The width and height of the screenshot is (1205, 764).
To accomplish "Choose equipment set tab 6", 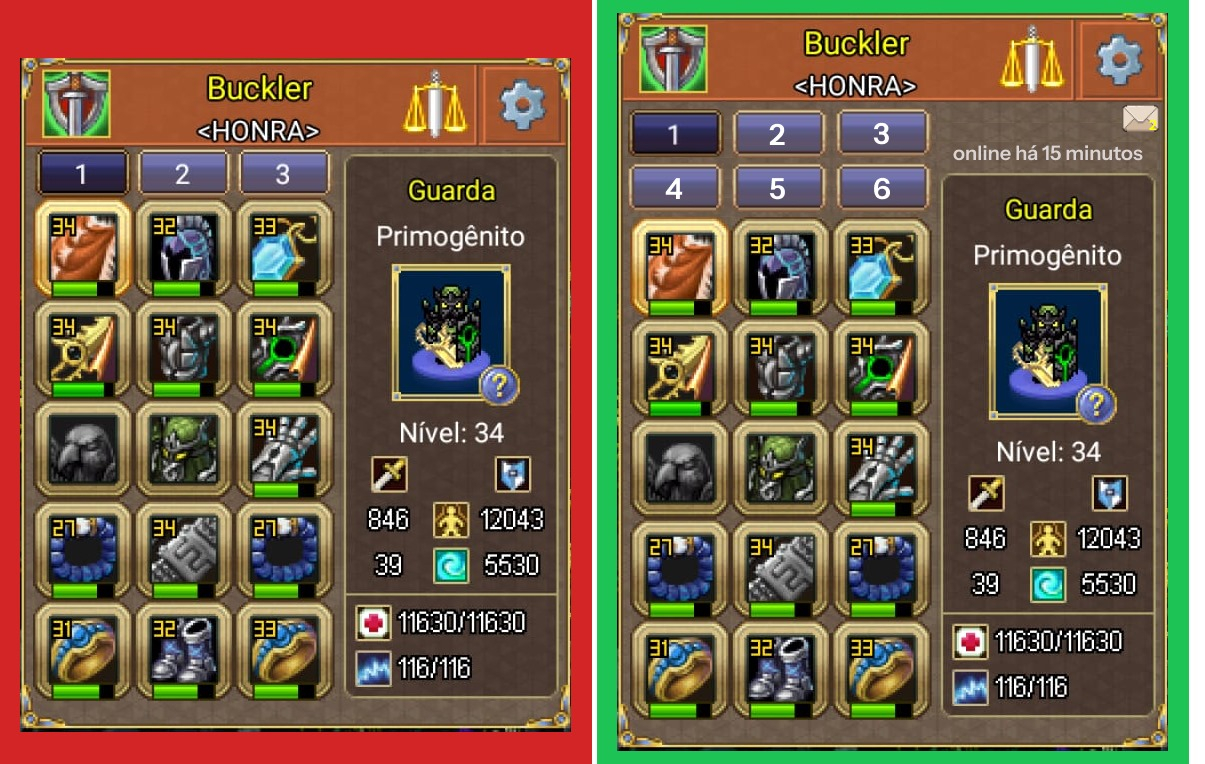I will tap(881, 187).
